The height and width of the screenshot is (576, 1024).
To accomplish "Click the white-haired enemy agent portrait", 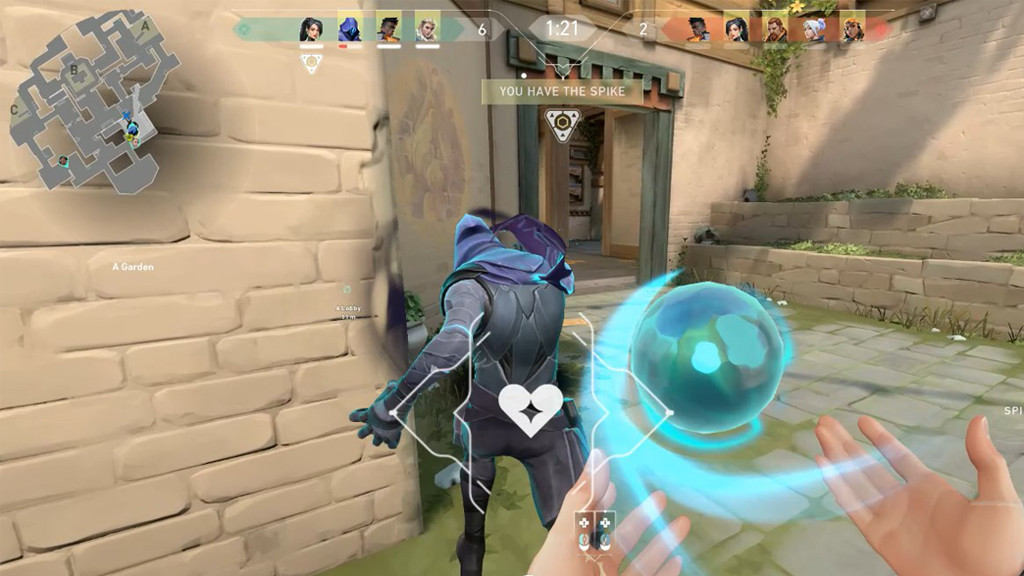I will pyautogui.click(x=815, y=29).
